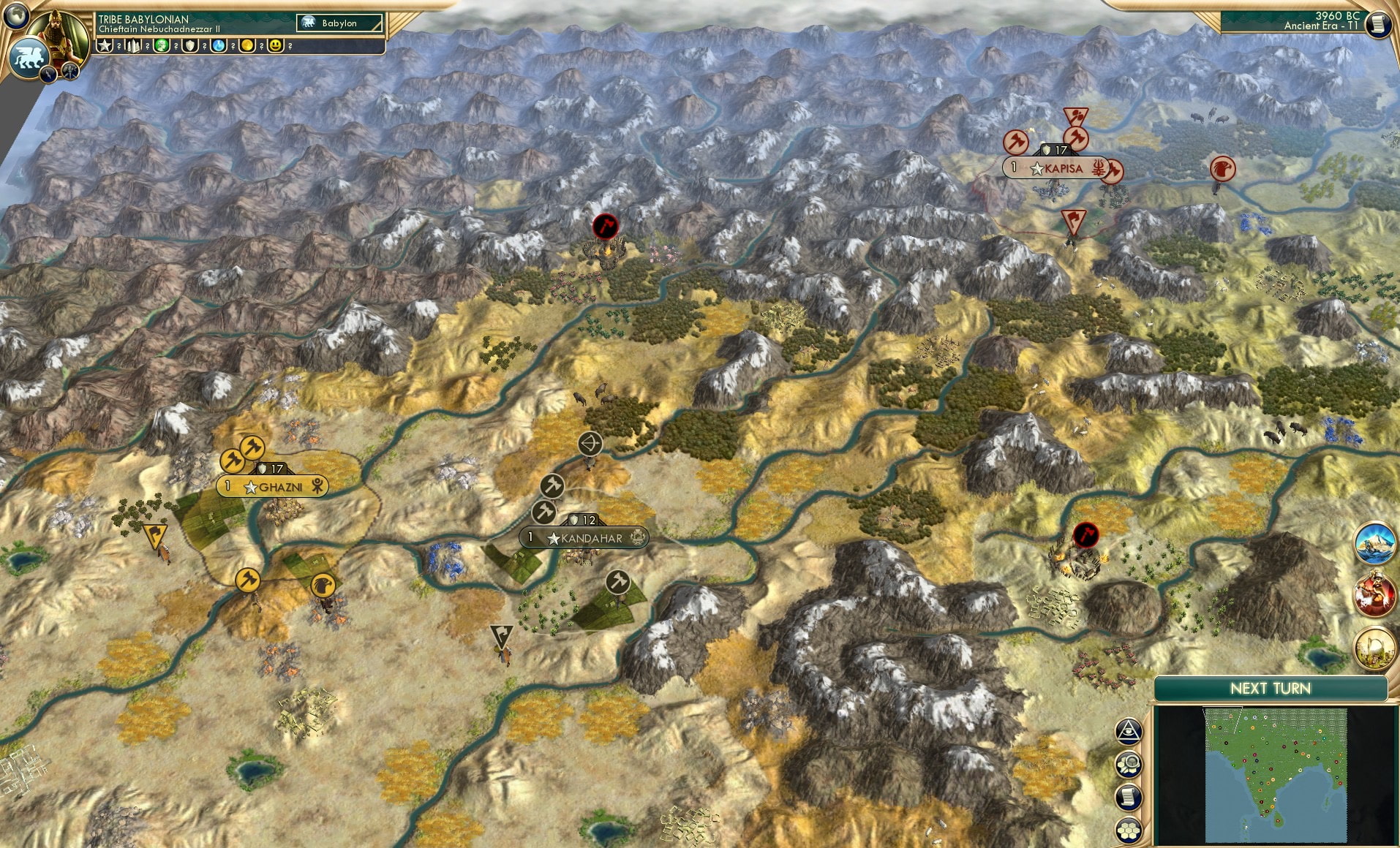Select the Kandahar city banner
Image resolution: width=1400 pixels, height=848 pixels.
pyautogui.click(x=582, y=536)
